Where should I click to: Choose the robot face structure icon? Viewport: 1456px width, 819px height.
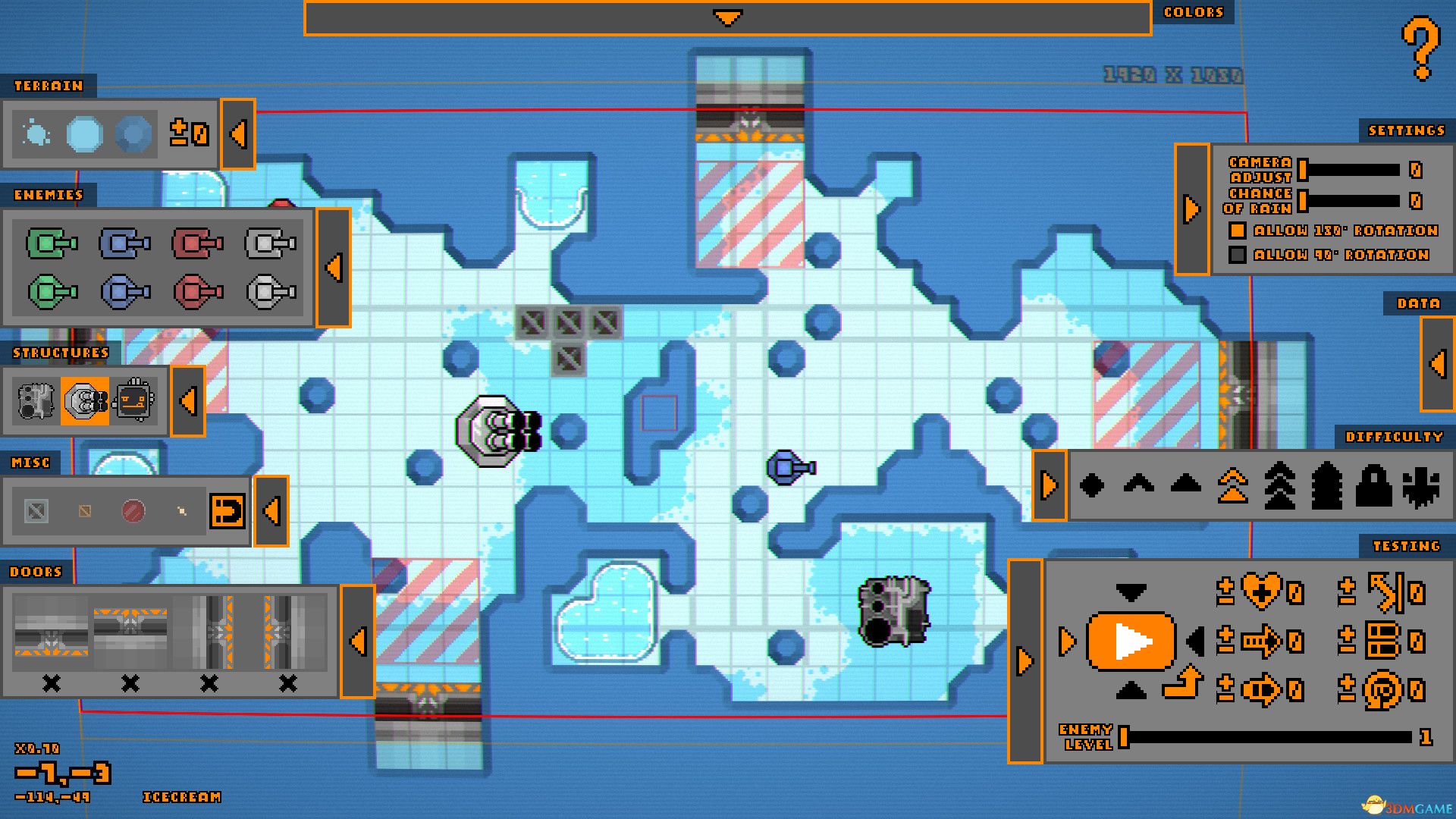(x=134, y=402)
